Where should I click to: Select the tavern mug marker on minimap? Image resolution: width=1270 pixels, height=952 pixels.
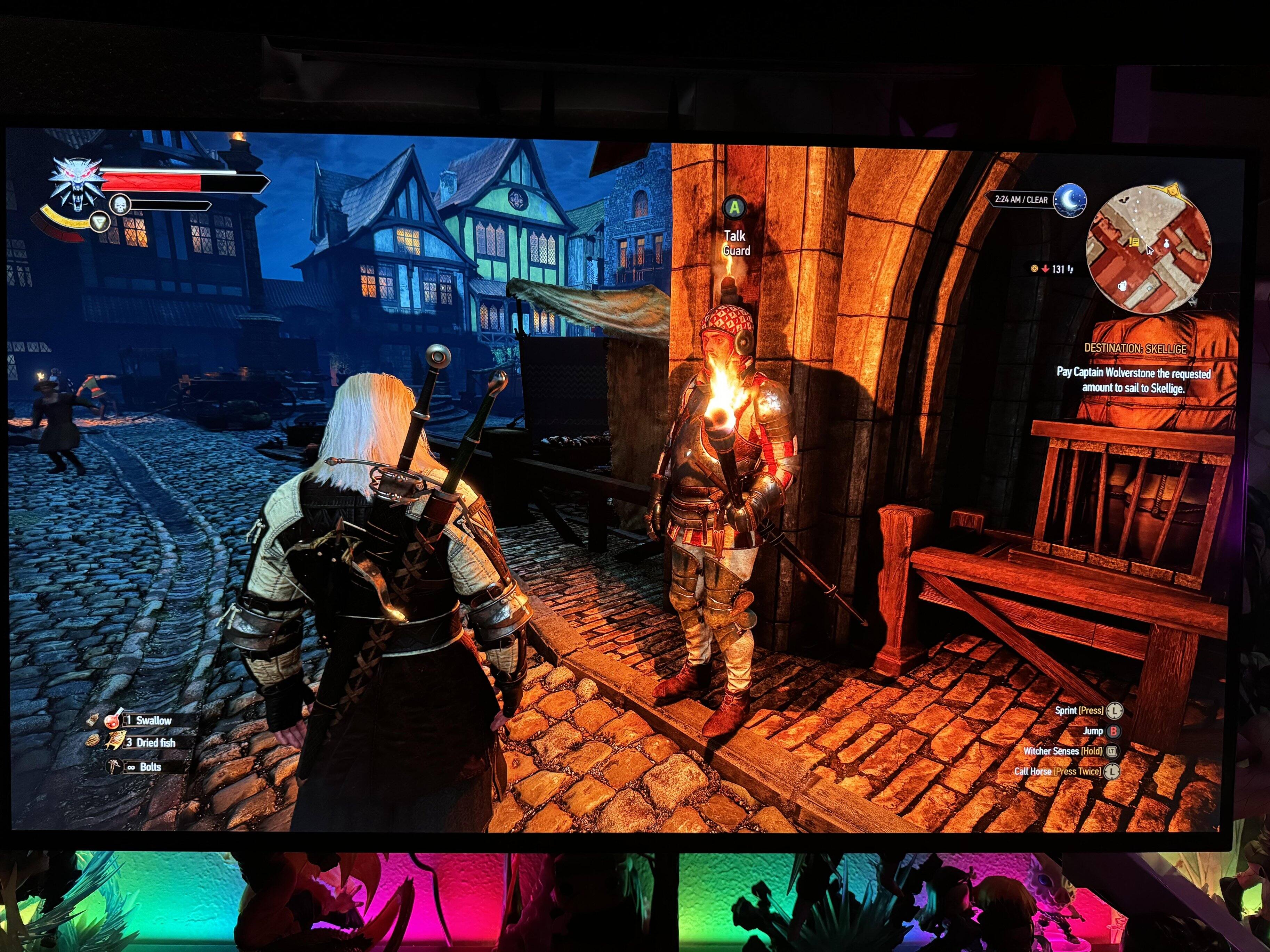(x=1122, y=286)
